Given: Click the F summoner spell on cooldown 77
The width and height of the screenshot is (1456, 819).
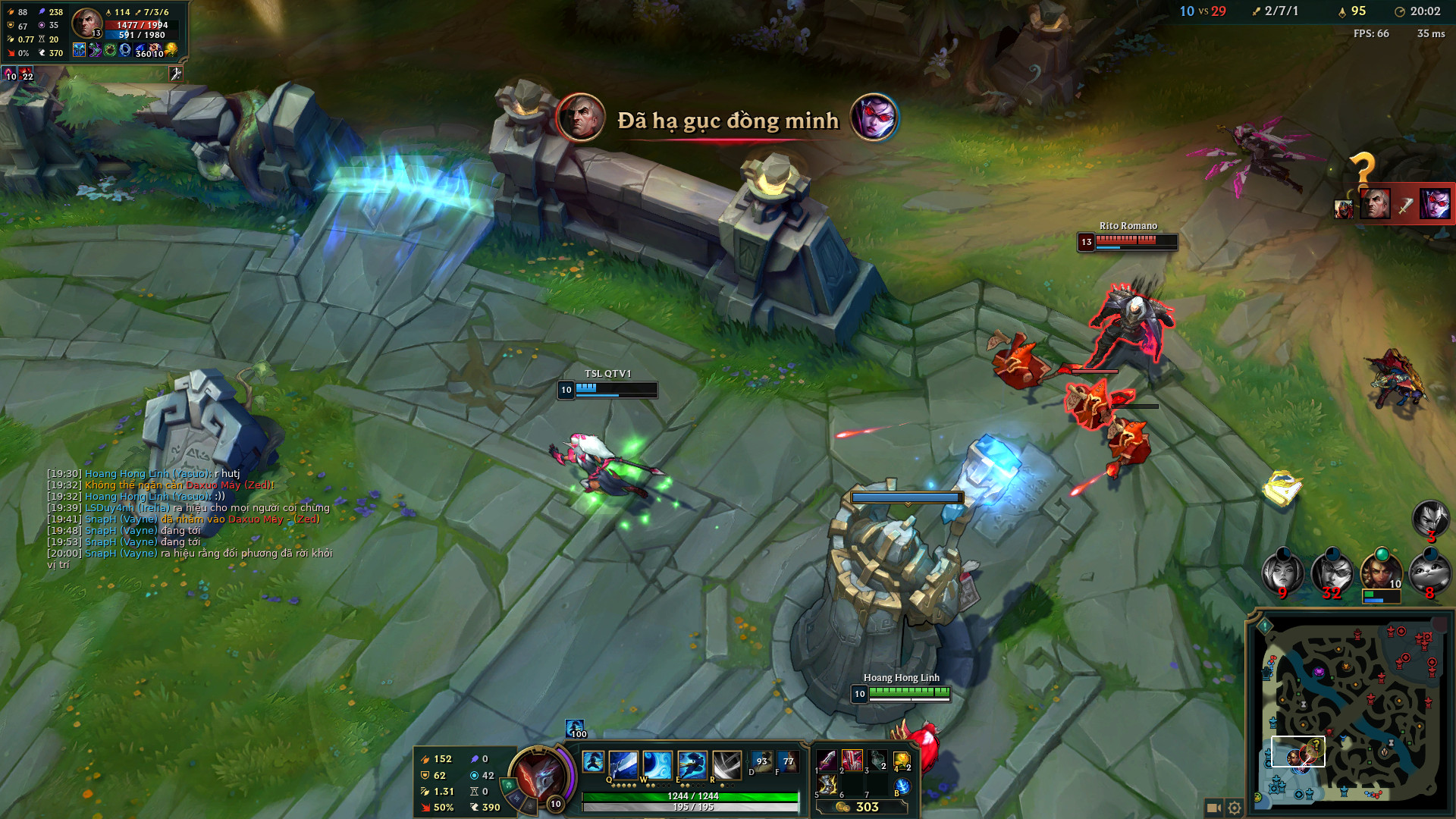Looking at the screenshot, I should [x=788, y=761].
